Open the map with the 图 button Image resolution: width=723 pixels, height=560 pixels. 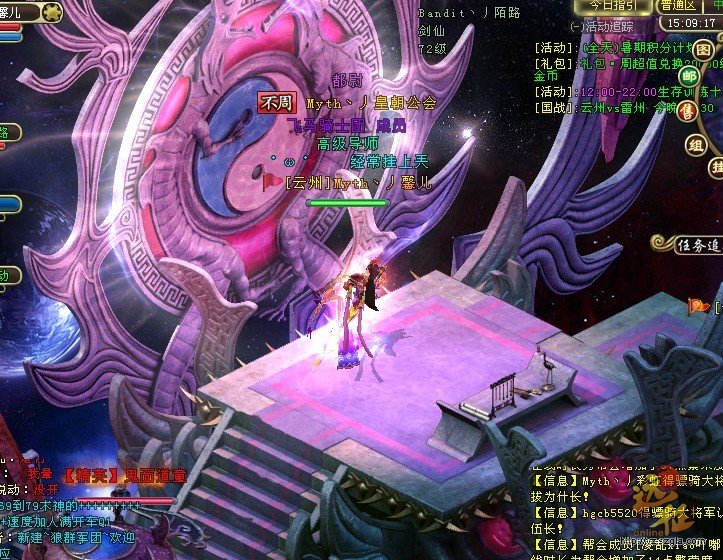pyautogui.click(x=704, y=50)
